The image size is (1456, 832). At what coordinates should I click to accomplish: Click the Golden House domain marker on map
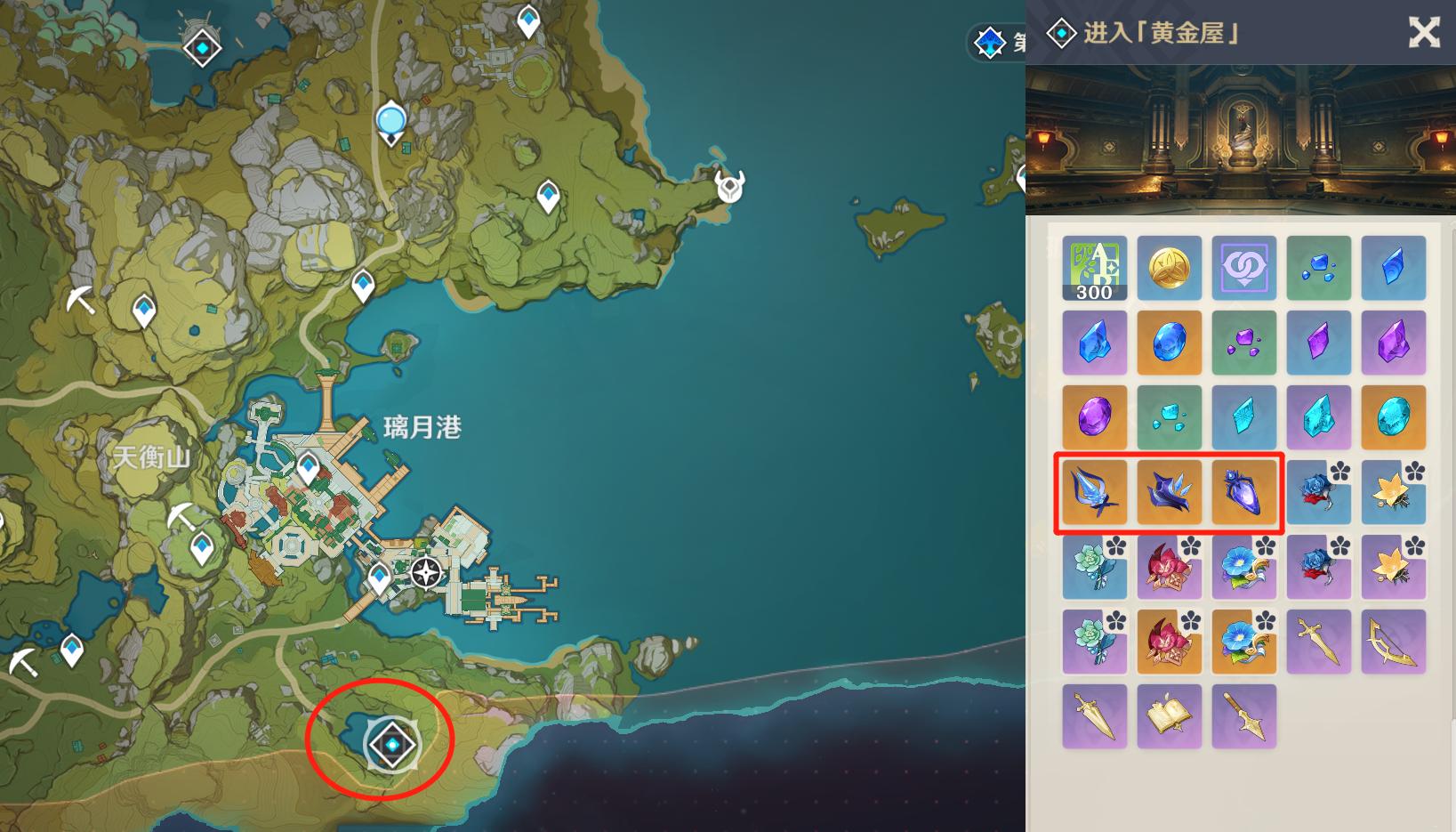391,744
